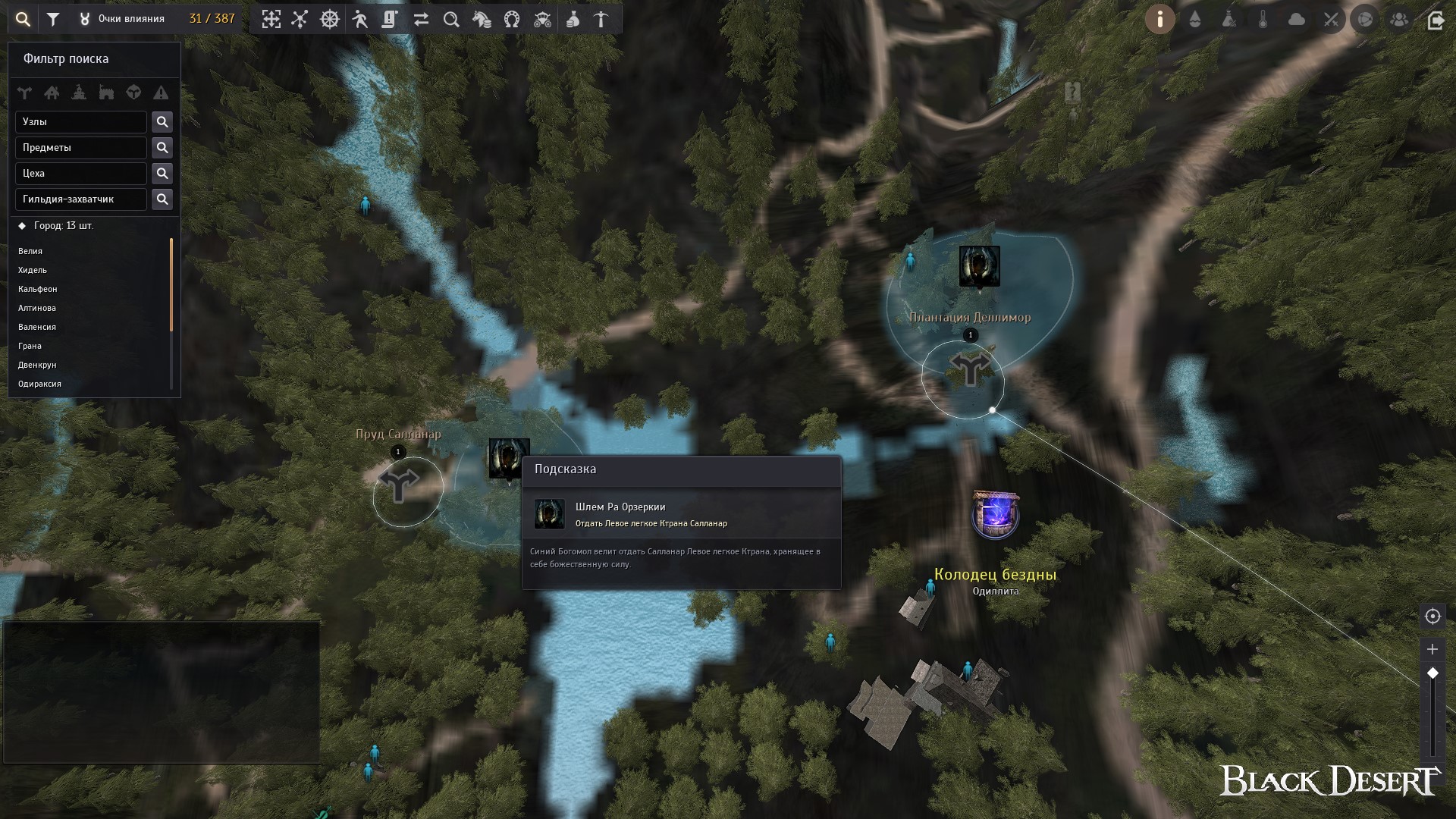
Task: Open the pickaxe icon in the toolbar
Action: pos(601,20)
